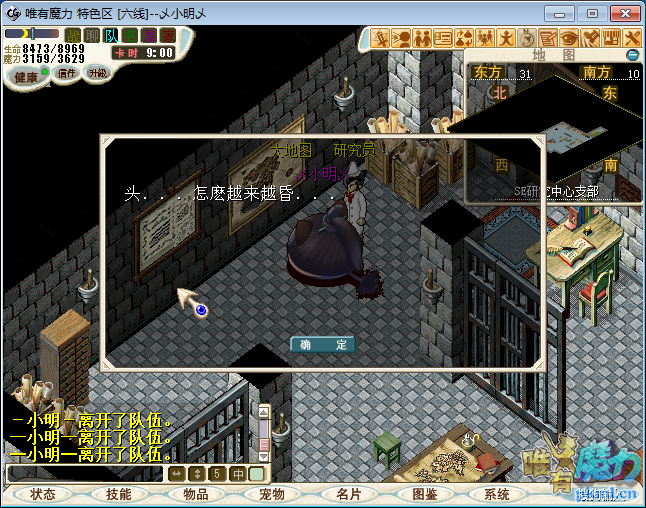Open the 技能 skills menu
The image size is (646, 508).
(119, 494)
